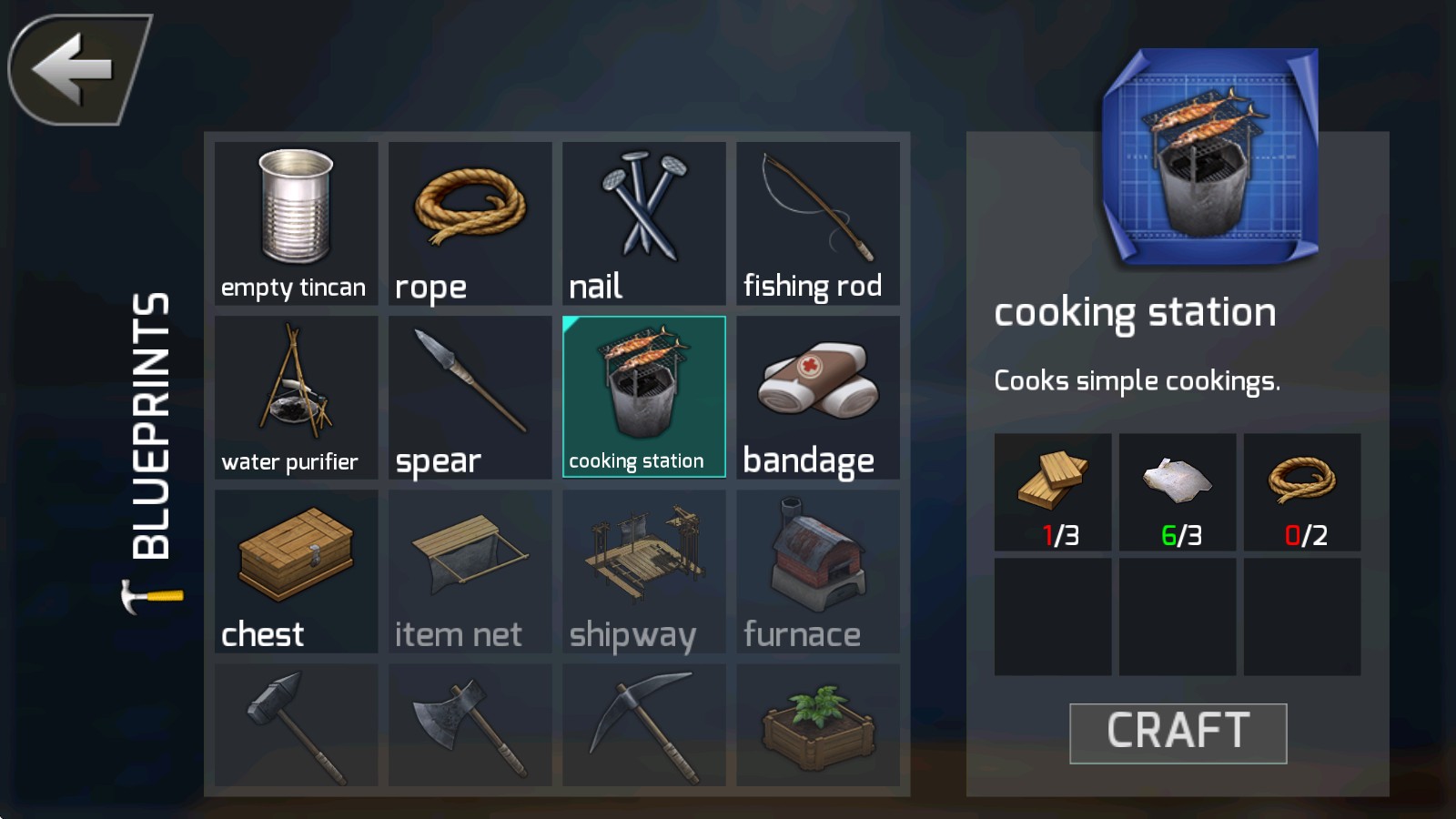The image size is (1456, 819).
Task: Inspect the wood plank ingredient slot
Action: tap(1053, 492)
